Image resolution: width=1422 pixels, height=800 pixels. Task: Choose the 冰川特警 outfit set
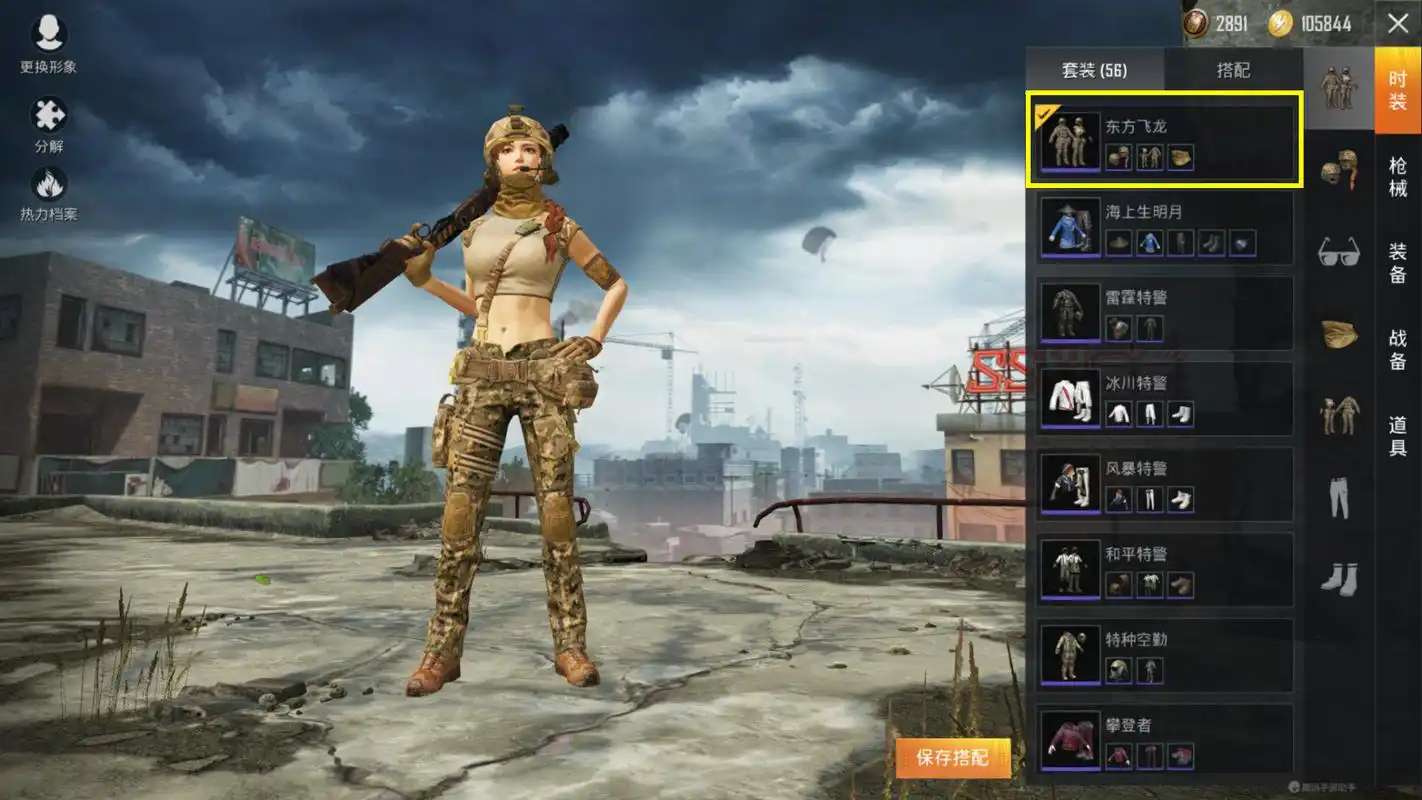1165,398
